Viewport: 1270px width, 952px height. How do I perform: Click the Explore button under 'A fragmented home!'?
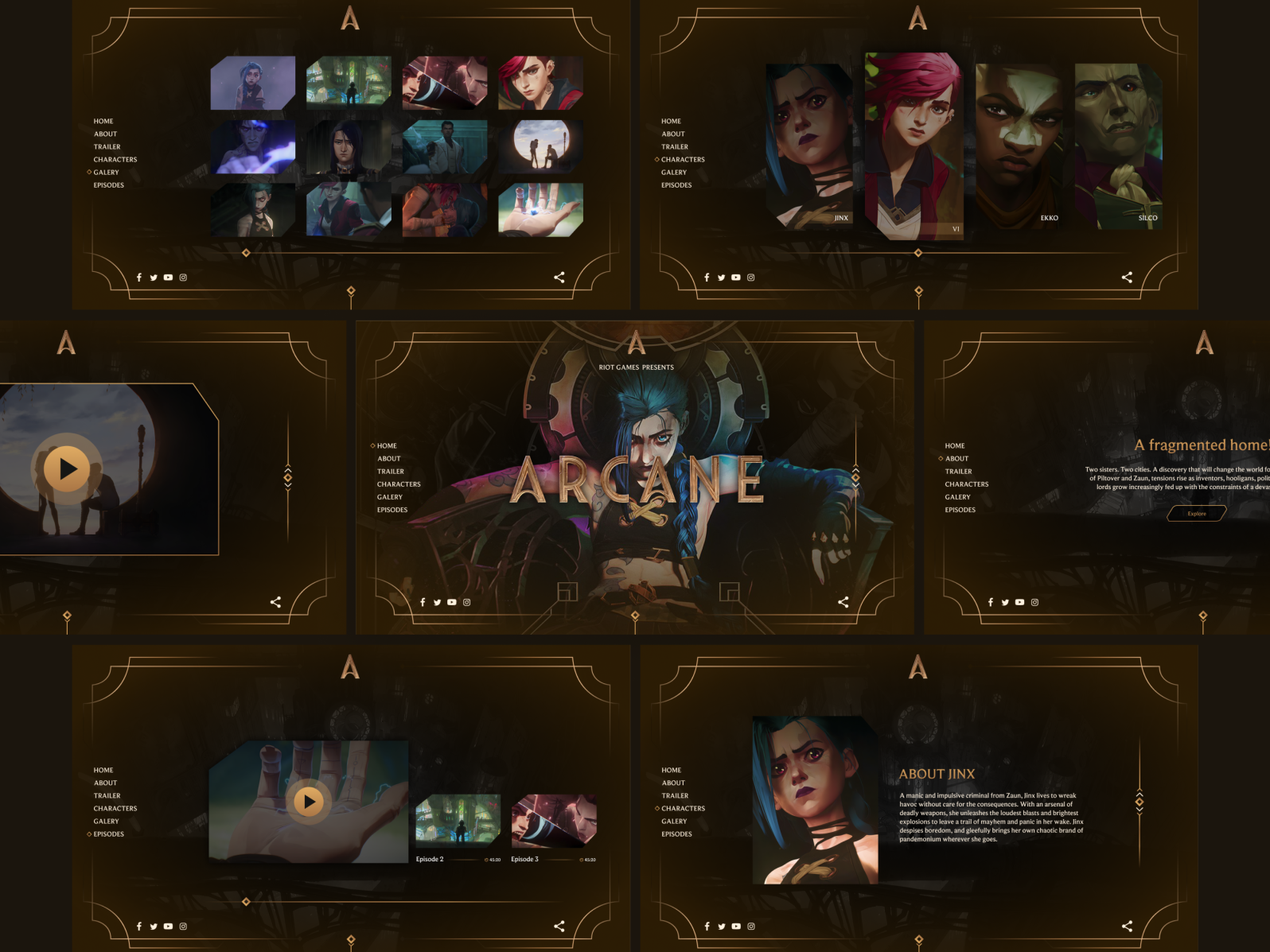coord(1197,513)
